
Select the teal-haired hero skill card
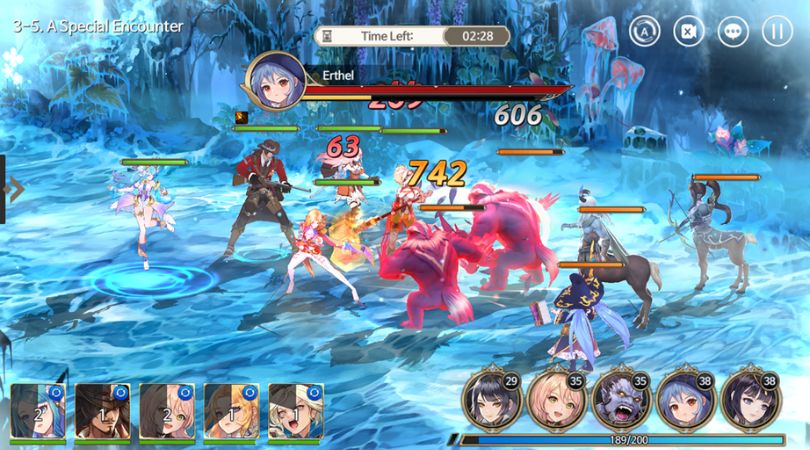39,410
